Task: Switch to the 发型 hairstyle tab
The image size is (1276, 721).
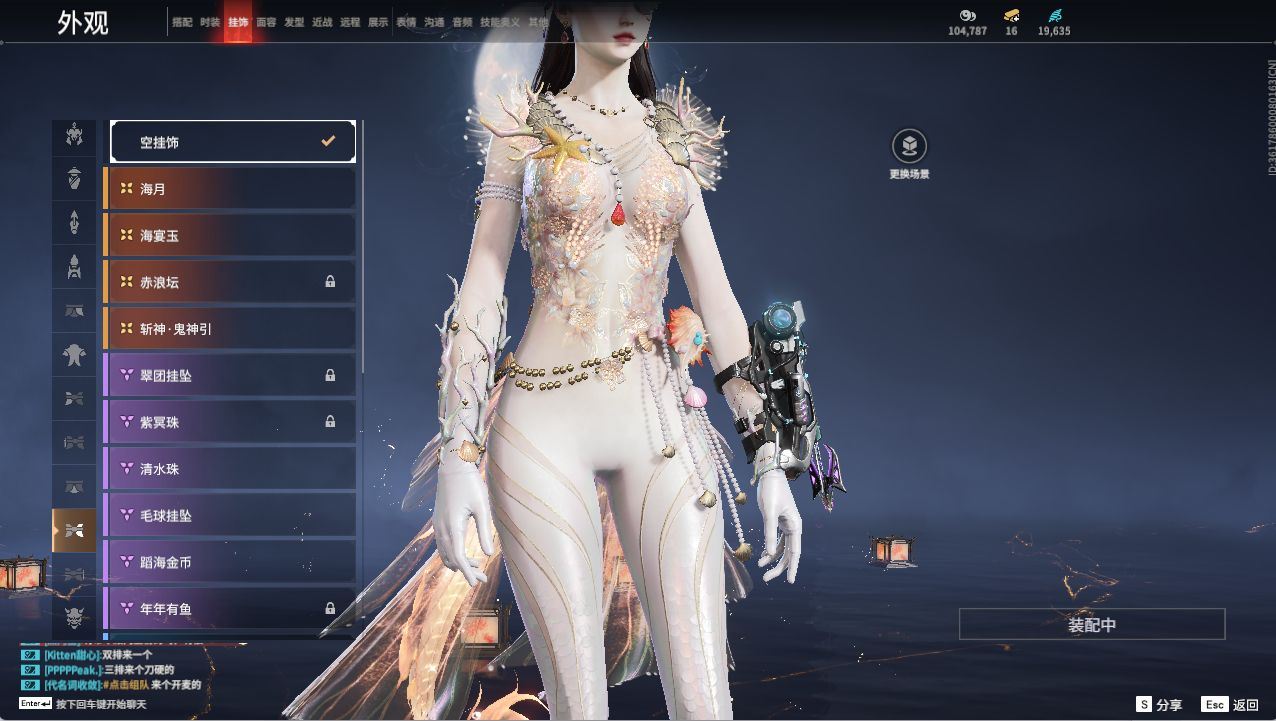Action: (x=294, y=22)
